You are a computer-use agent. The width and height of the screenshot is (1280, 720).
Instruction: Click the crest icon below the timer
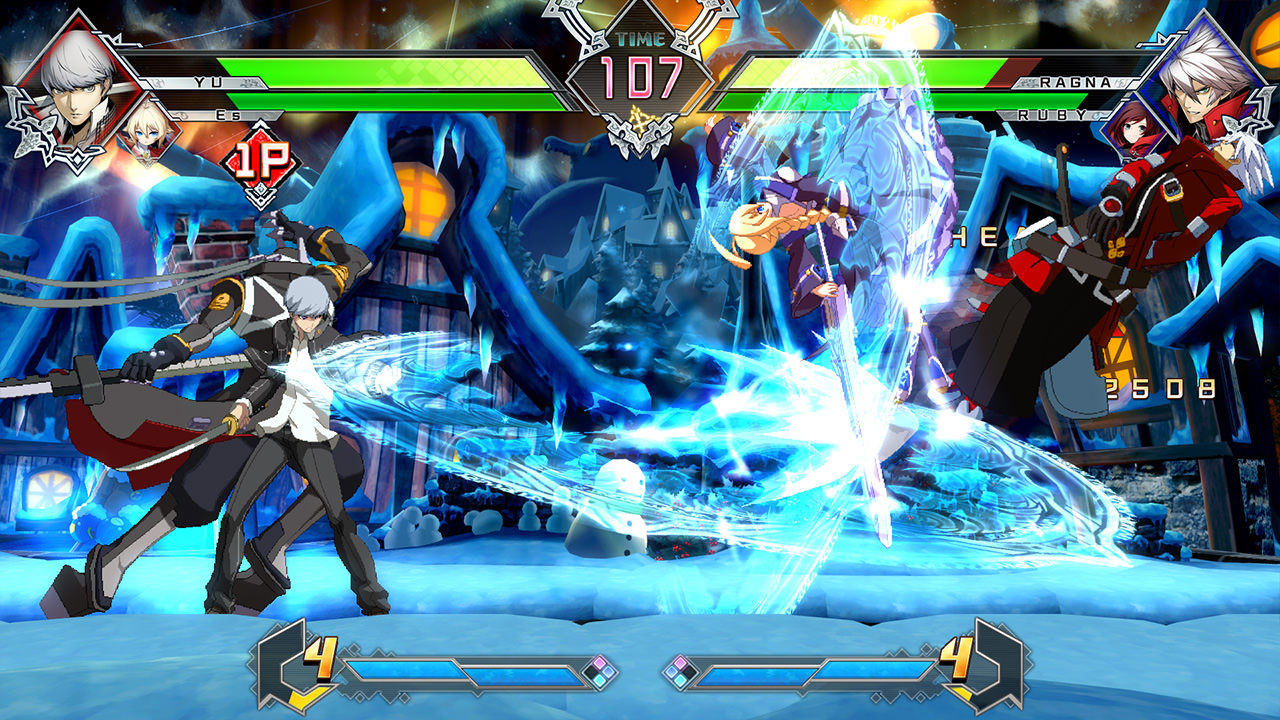640,118
